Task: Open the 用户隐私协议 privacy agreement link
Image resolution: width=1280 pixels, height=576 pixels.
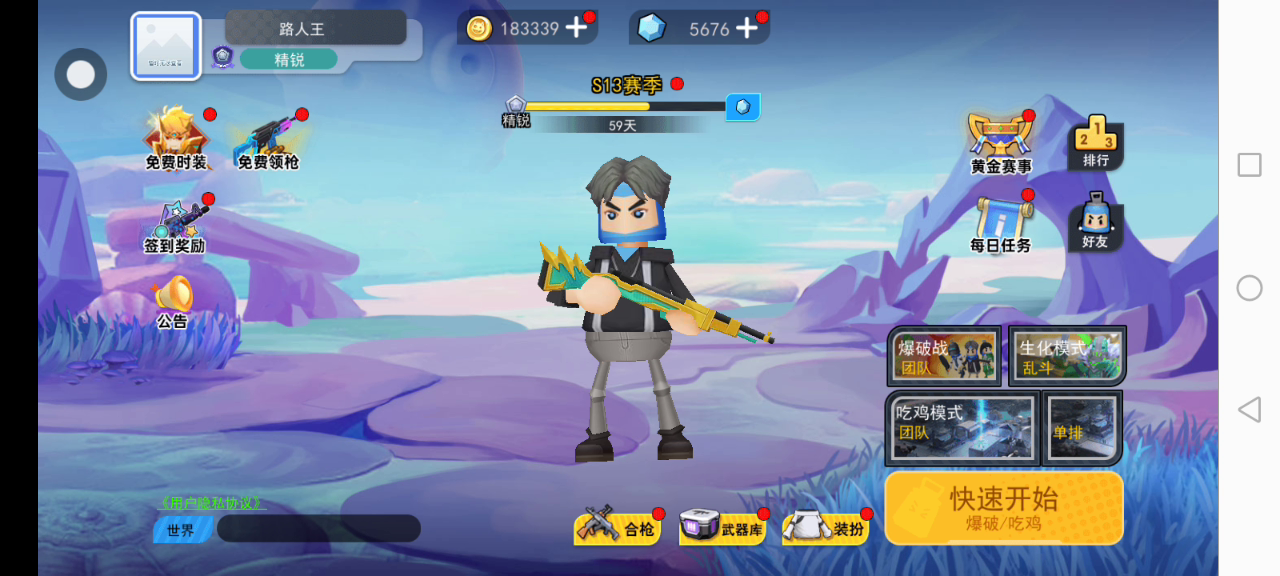Action: pos(211,503)
